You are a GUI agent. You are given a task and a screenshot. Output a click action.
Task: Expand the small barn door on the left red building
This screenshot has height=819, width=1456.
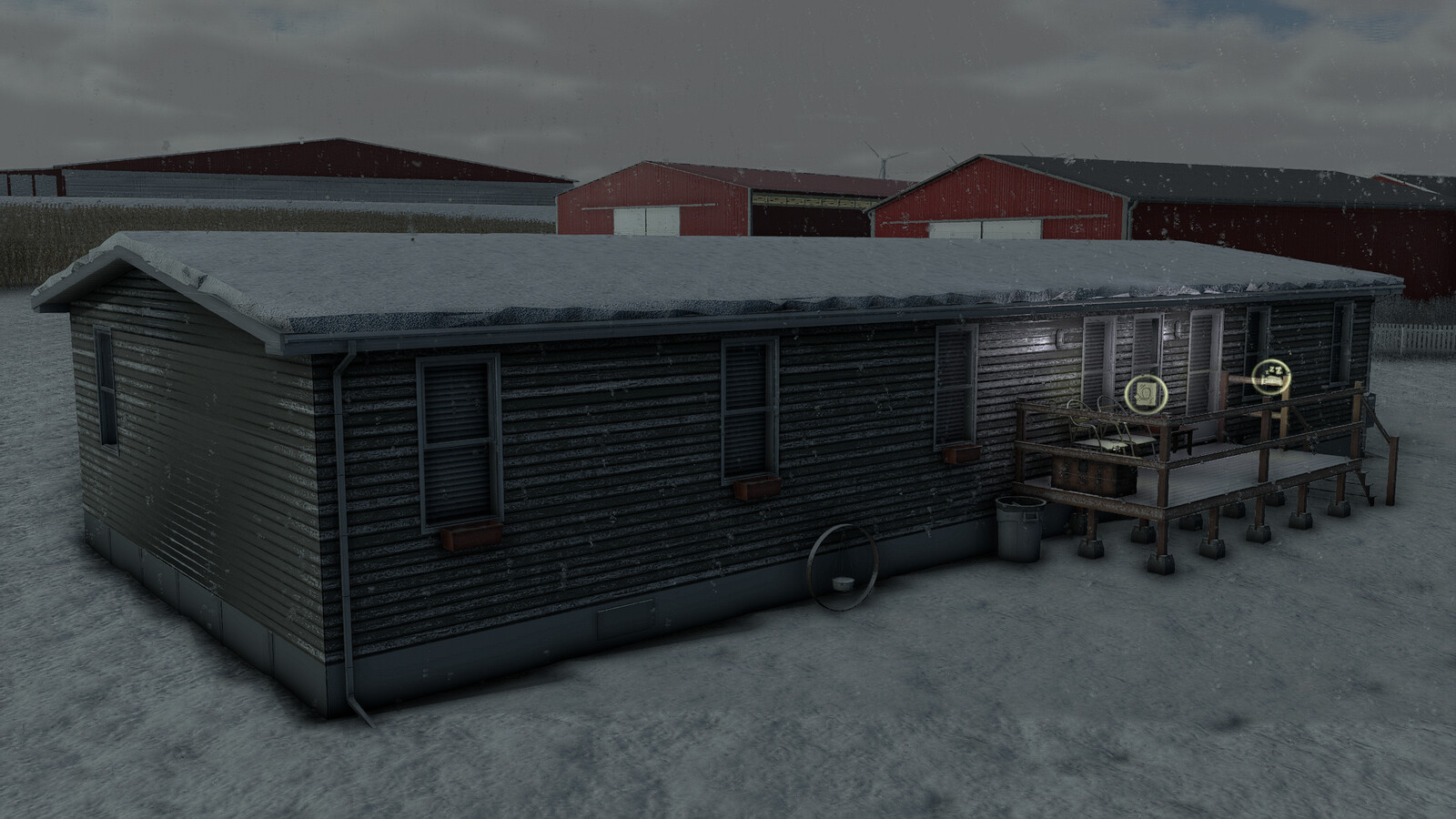pos(628,222)
